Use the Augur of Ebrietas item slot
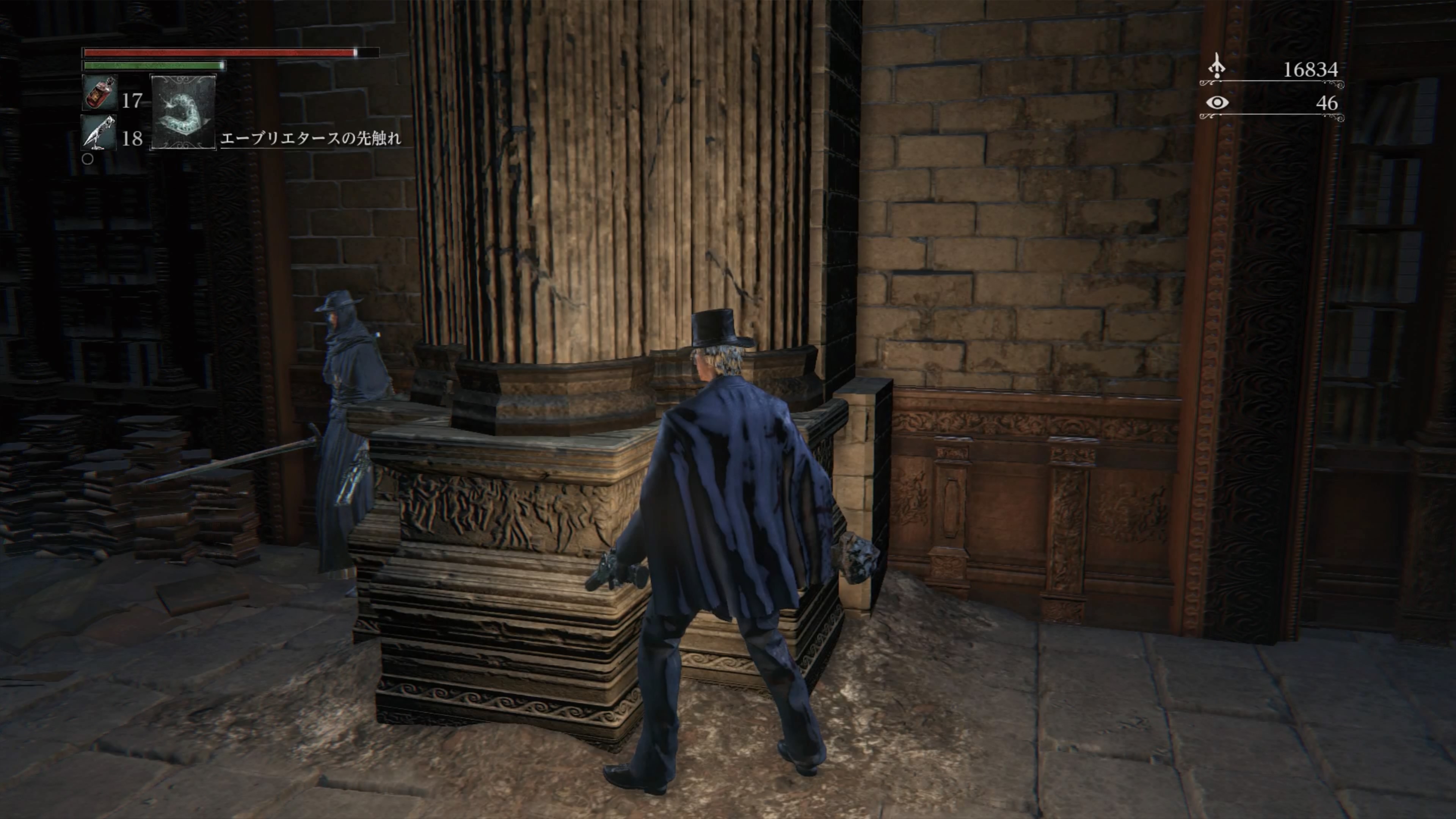Viewport: 1456px width, 819px height. click(183, 113)
